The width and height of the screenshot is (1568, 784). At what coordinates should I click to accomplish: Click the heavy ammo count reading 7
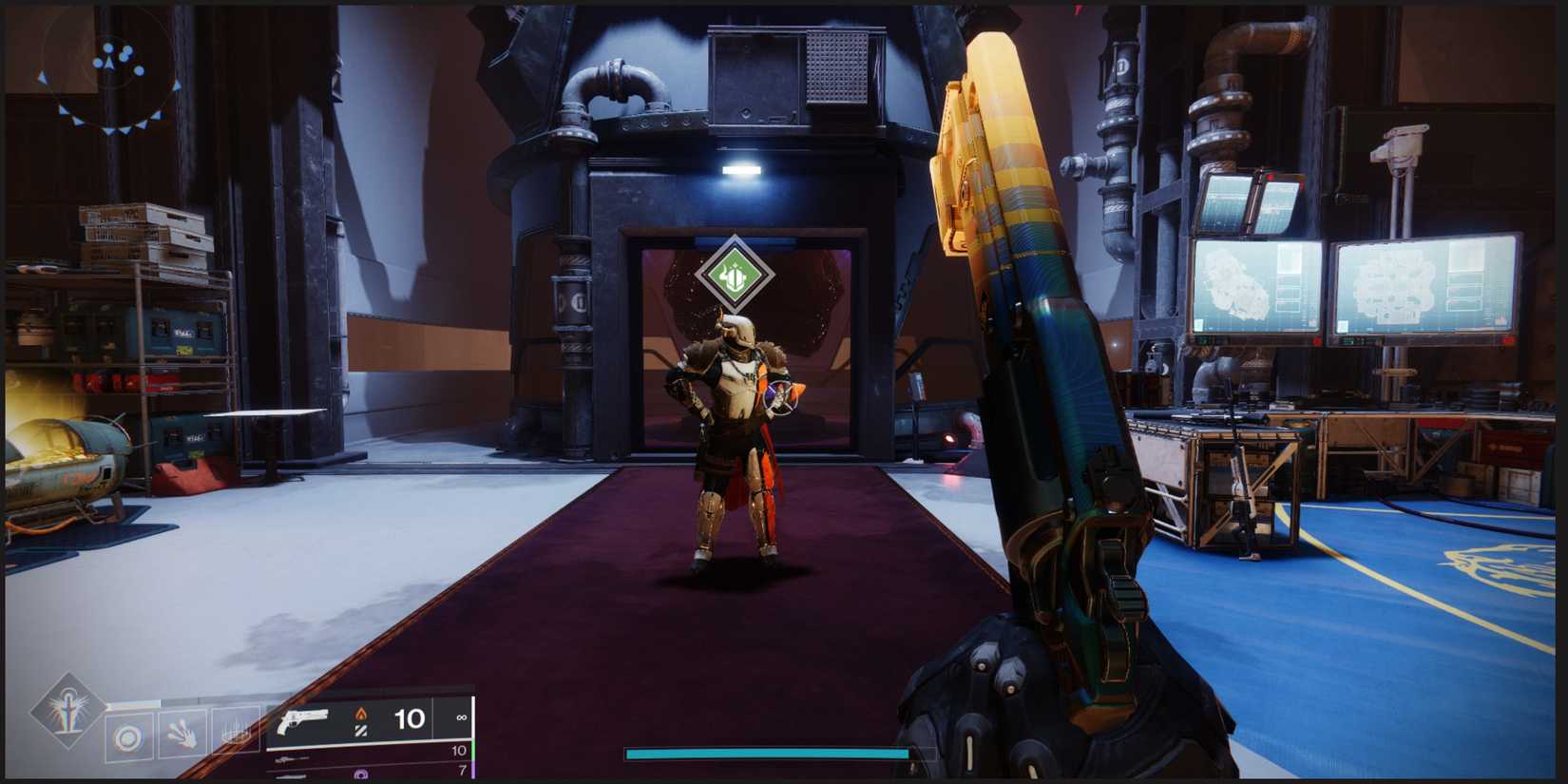pyautogui.click(x=461, y=770)
